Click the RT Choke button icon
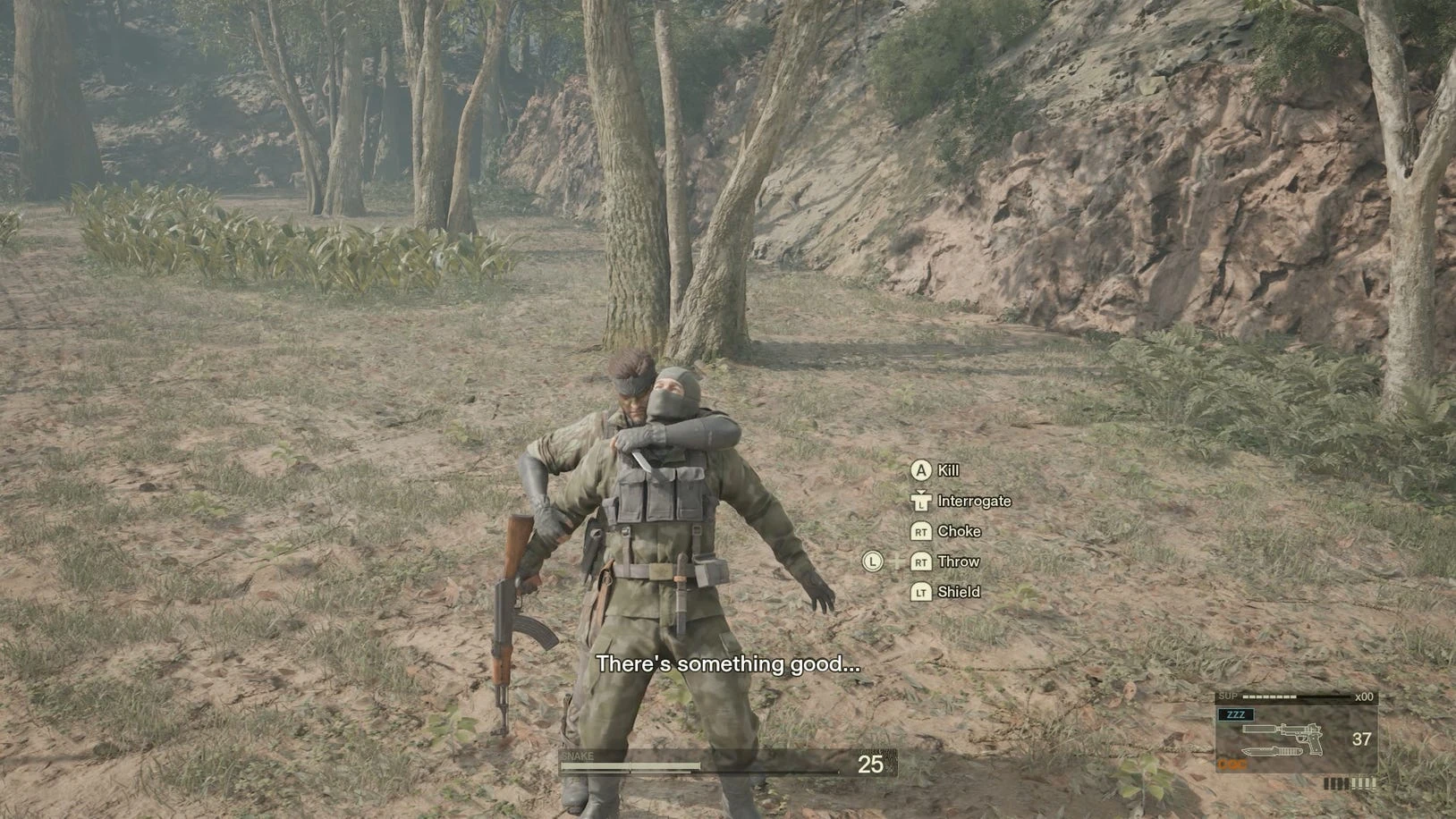This screenshot has height=819, width=1456. [x=922, y=531]
